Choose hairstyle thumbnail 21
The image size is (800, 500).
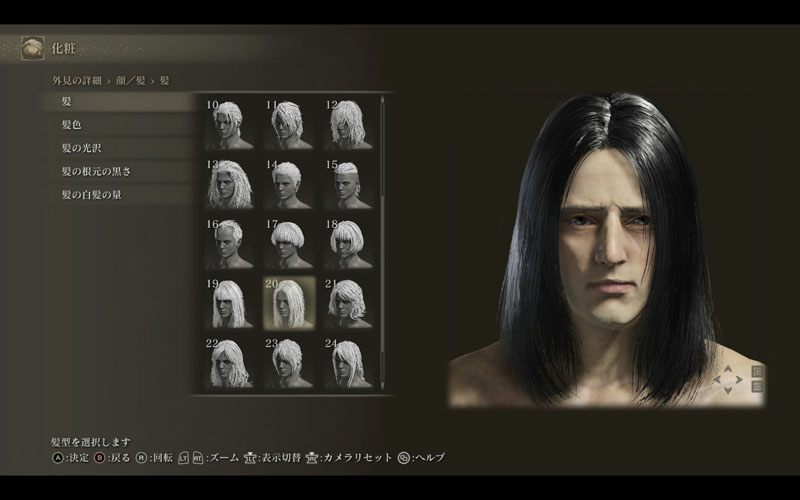pos(348,303)
